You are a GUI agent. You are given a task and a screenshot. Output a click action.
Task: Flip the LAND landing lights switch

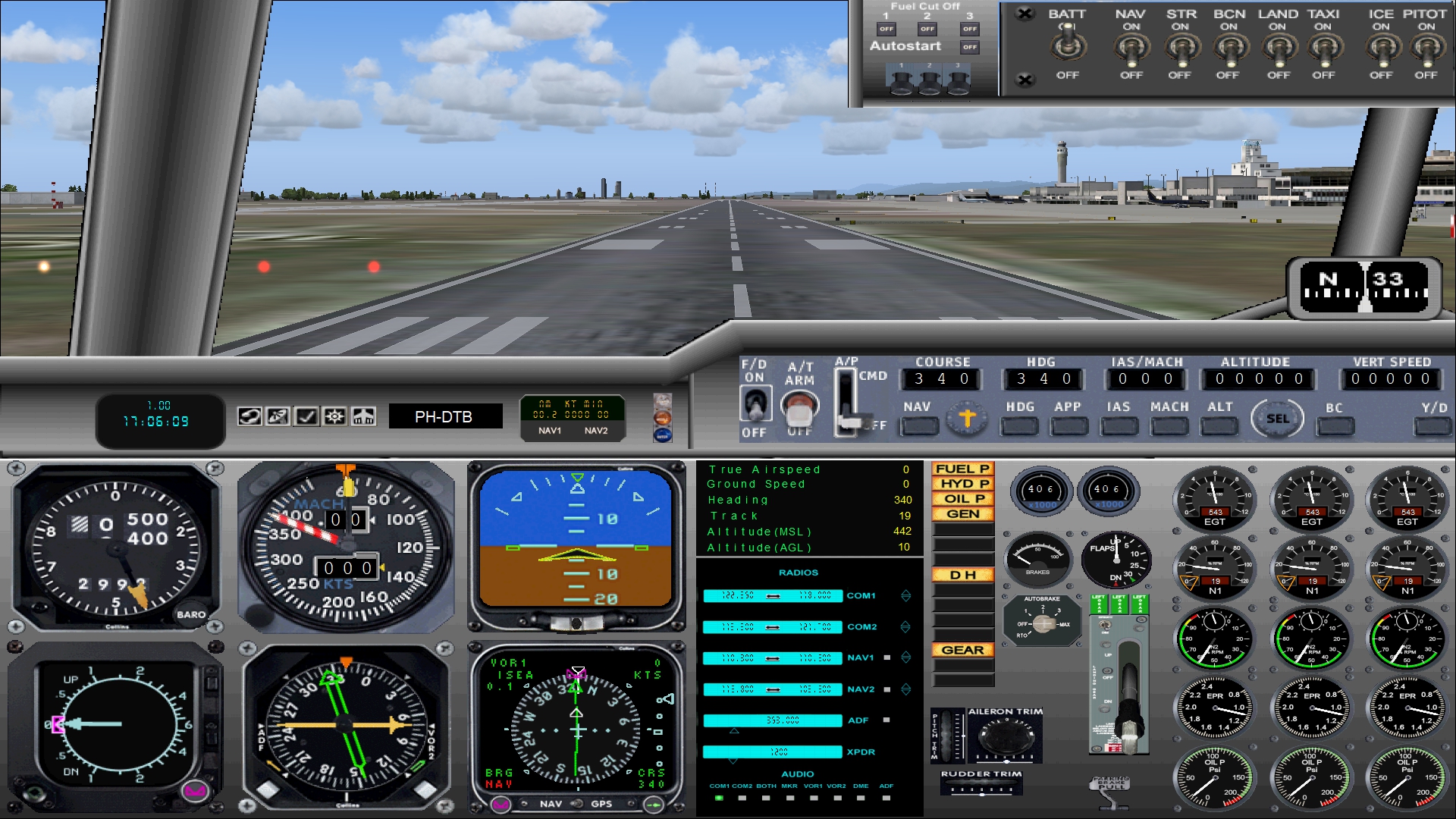(1278, 49)
